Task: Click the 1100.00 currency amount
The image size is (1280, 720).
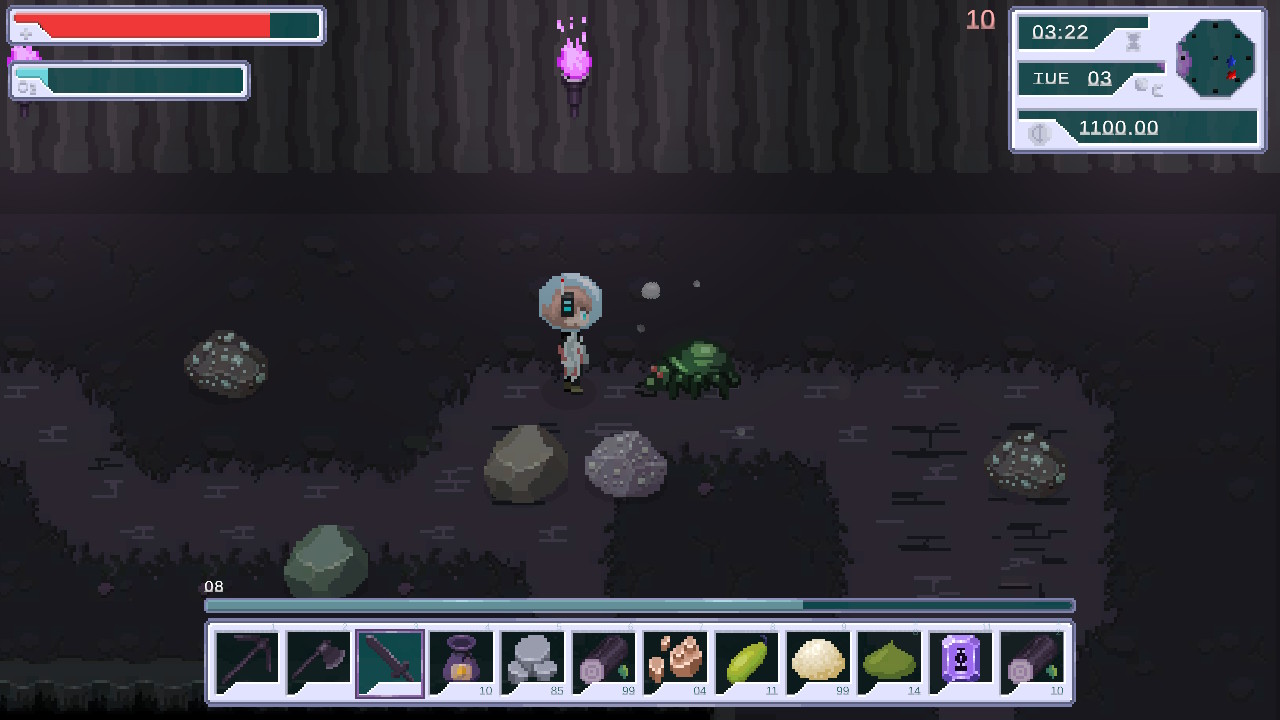Action: 1120,127
